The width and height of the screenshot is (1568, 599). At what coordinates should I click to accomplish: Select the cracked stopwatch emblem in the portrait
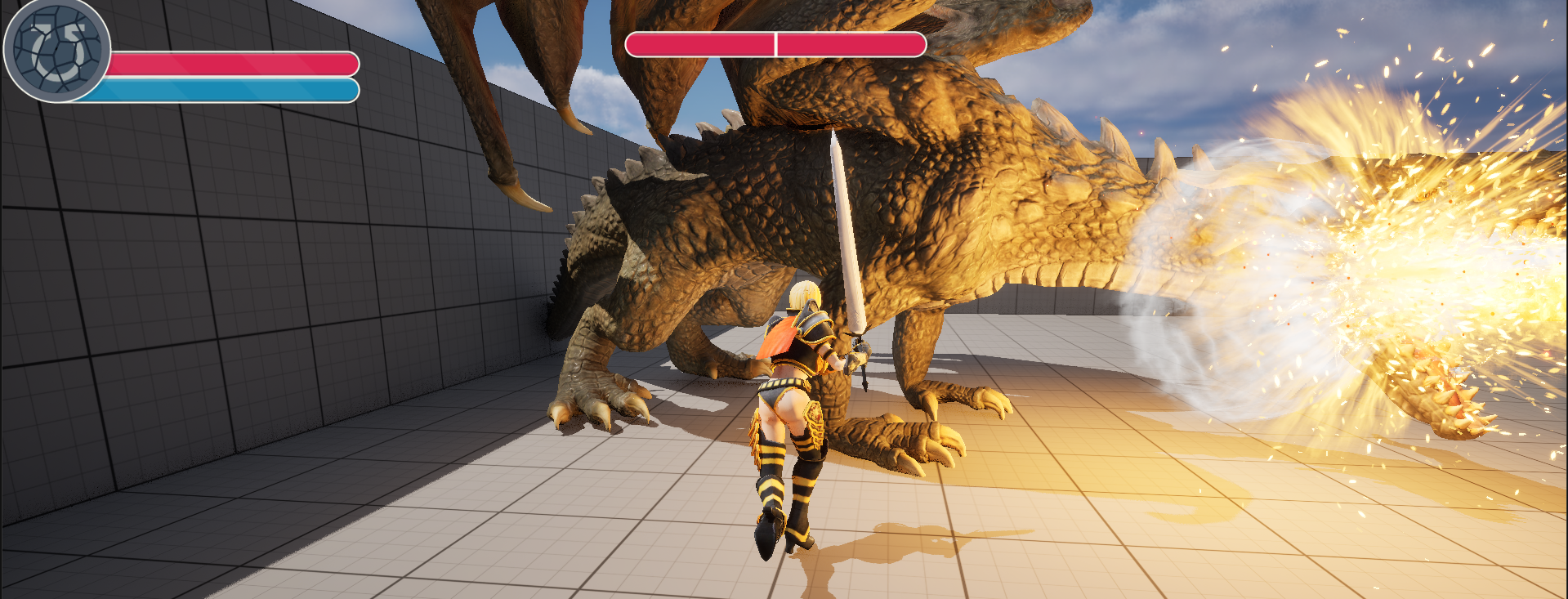(56, 56)
